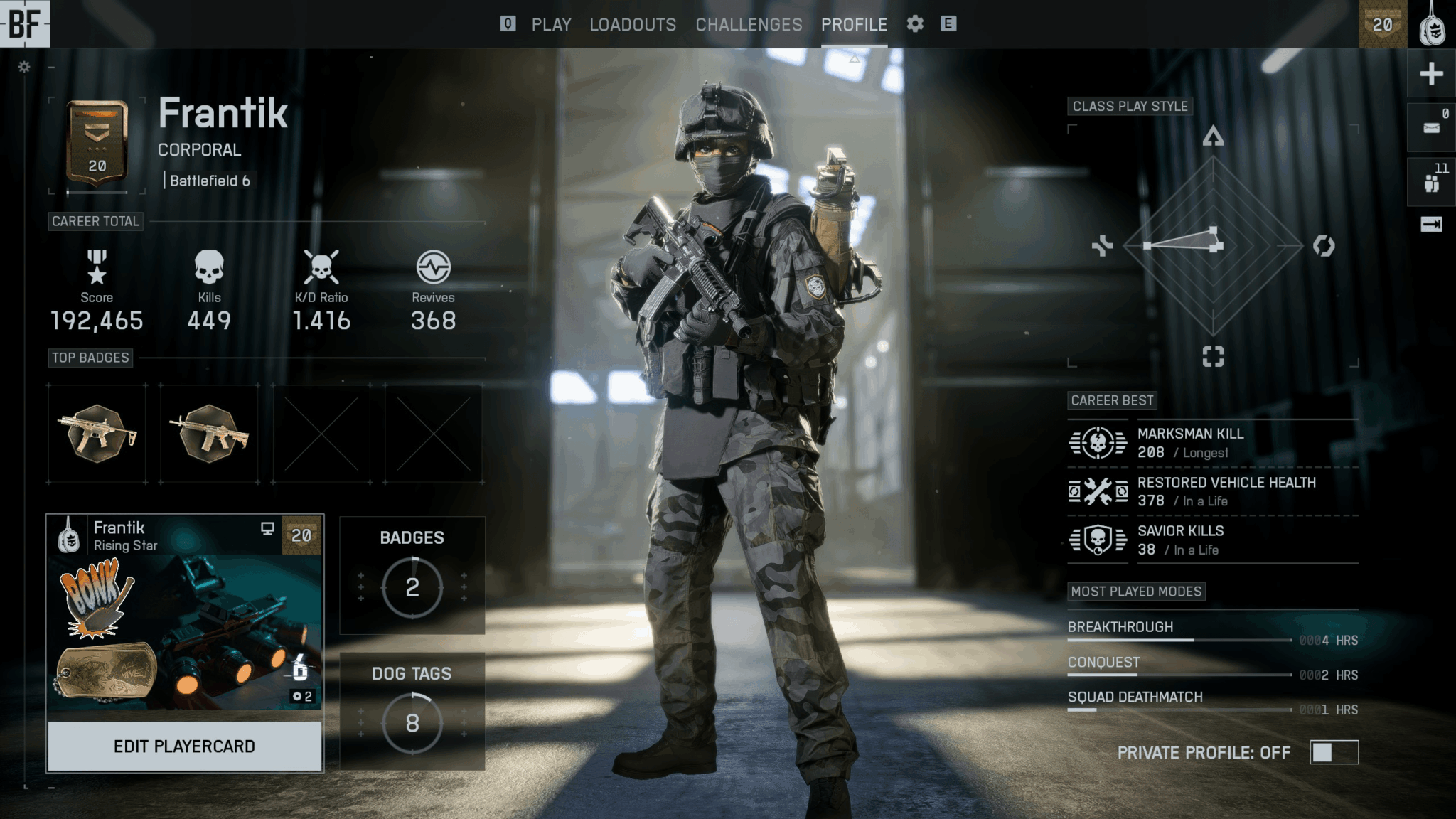The width and height of the screenshot is (1456, 819).
Task: Open the mail inbox icon showing 0 messages
Action: (x=1430, y=127)
